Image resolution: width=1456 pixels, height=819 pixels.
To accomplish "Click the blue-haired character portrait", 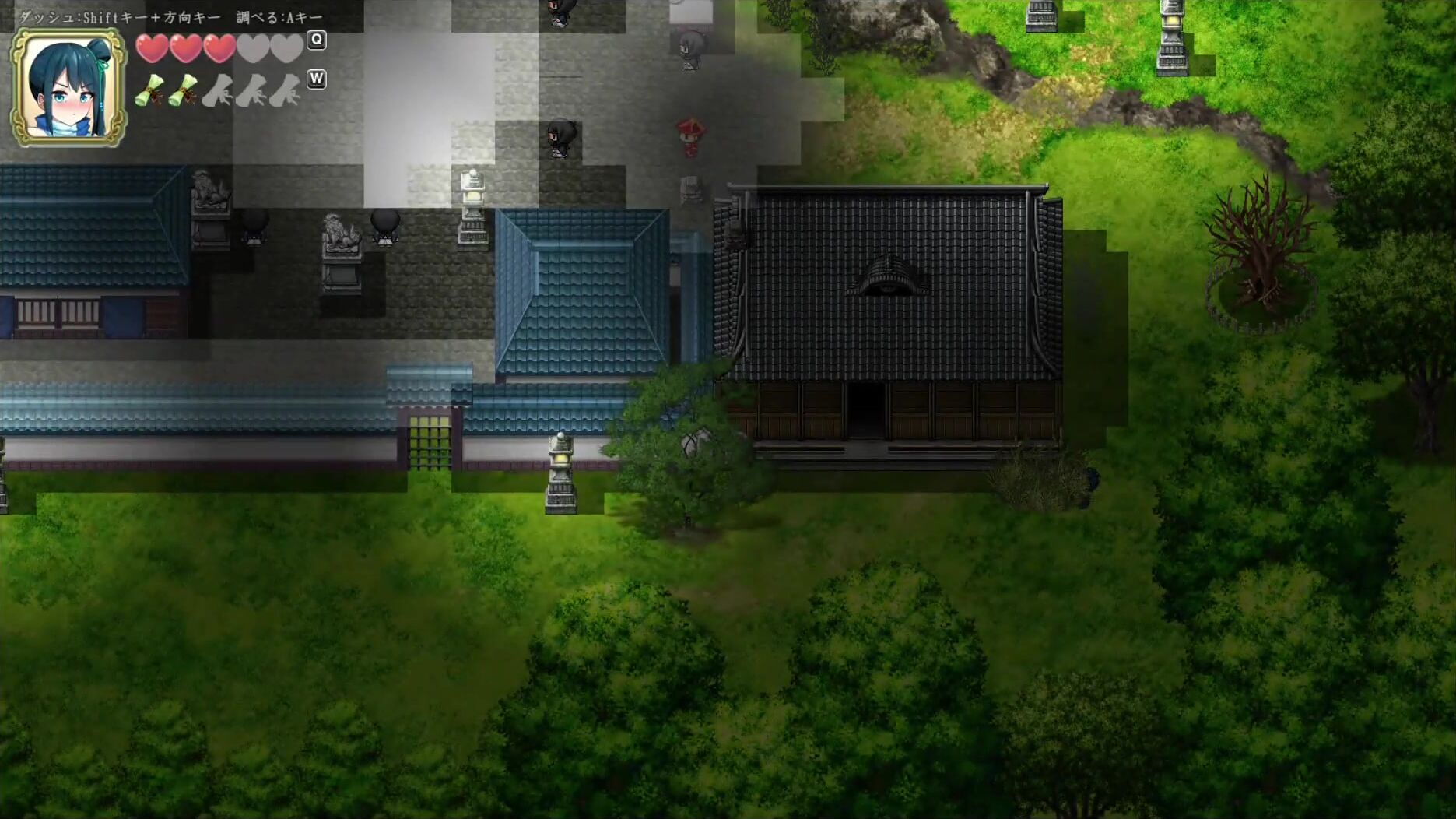I will [68, 88].
